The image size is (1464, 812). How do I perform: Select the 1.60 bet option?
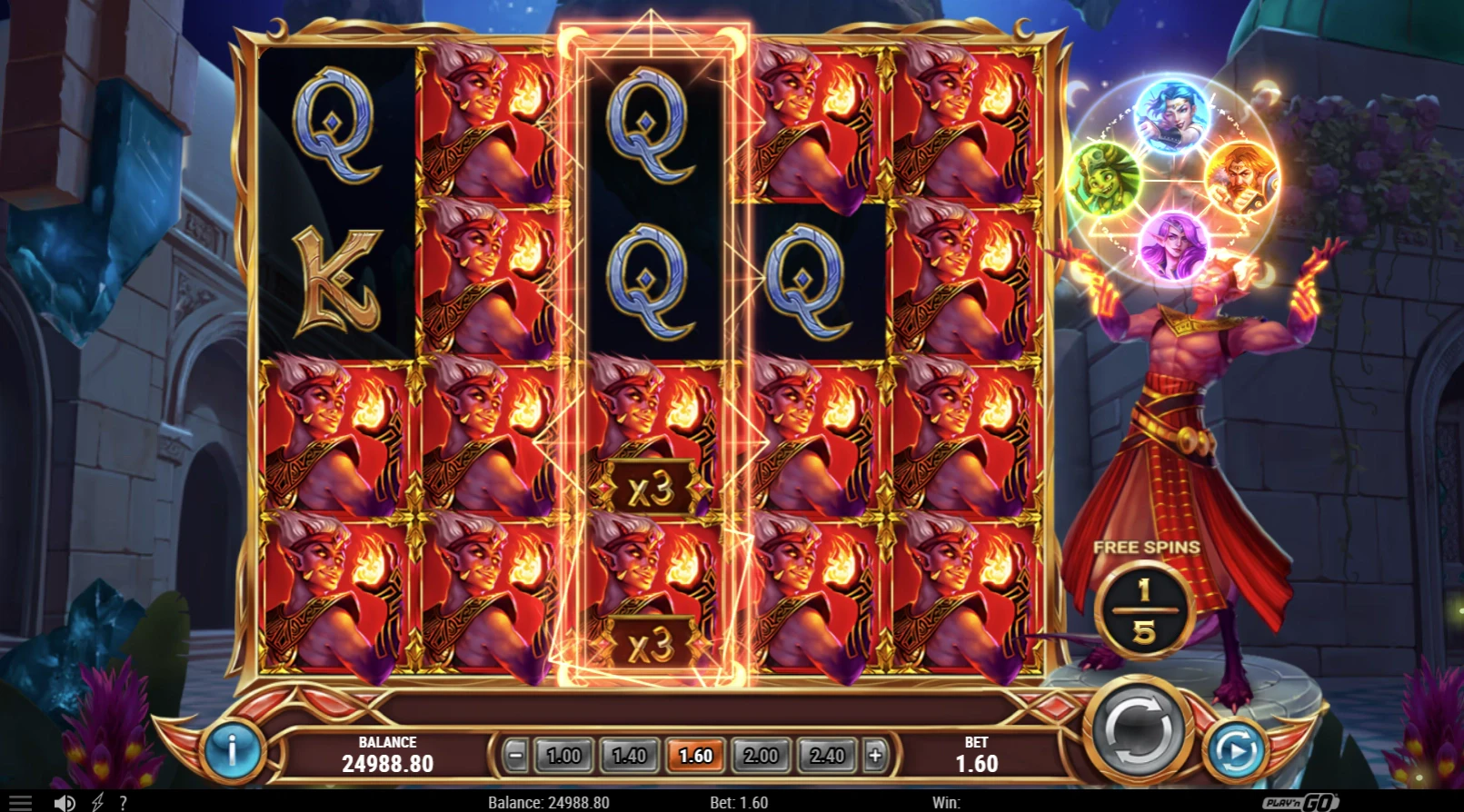tap(695, 755)
